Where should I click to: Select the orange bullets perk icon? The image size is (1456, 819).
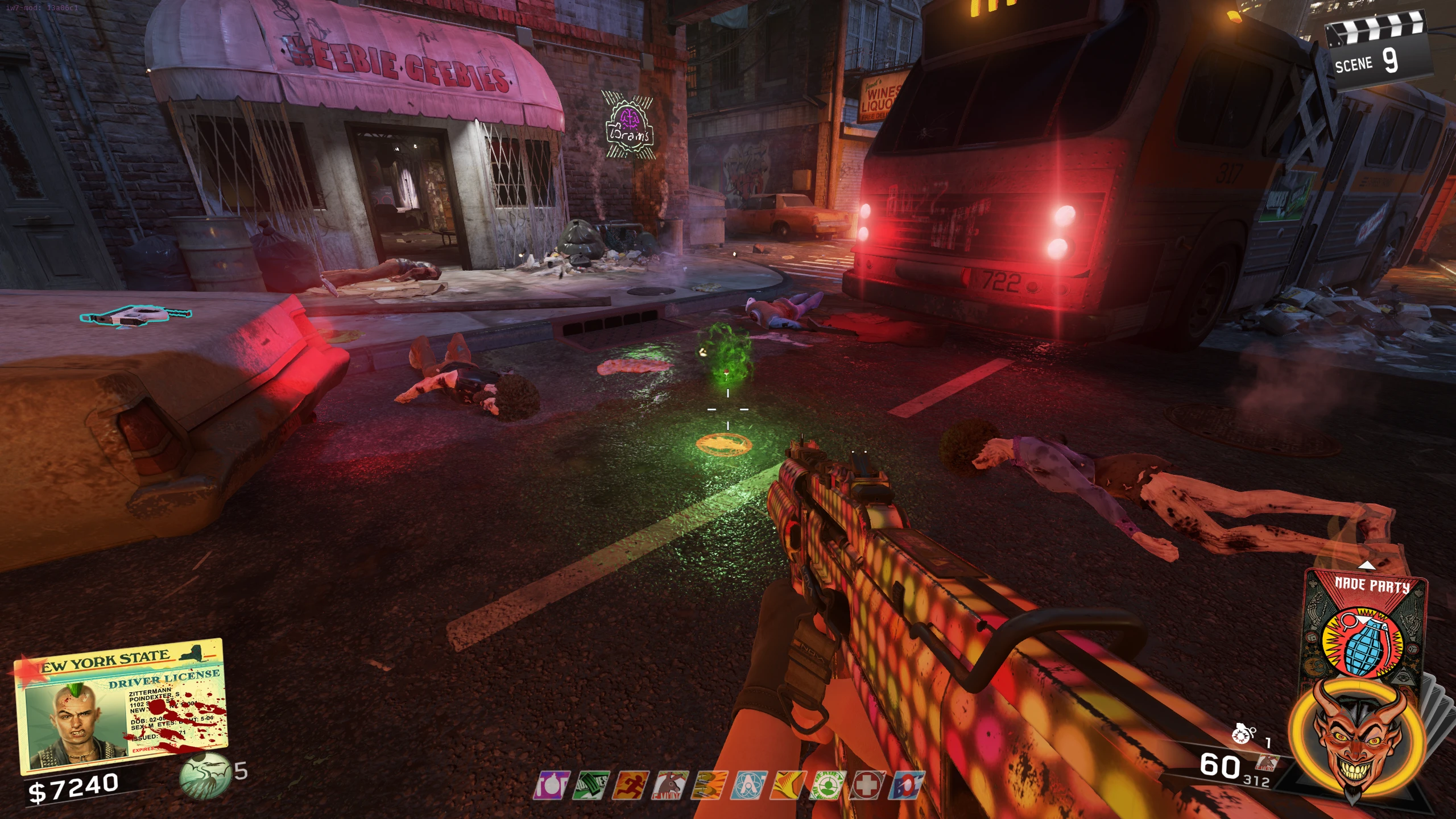click(x=709, y=785)
